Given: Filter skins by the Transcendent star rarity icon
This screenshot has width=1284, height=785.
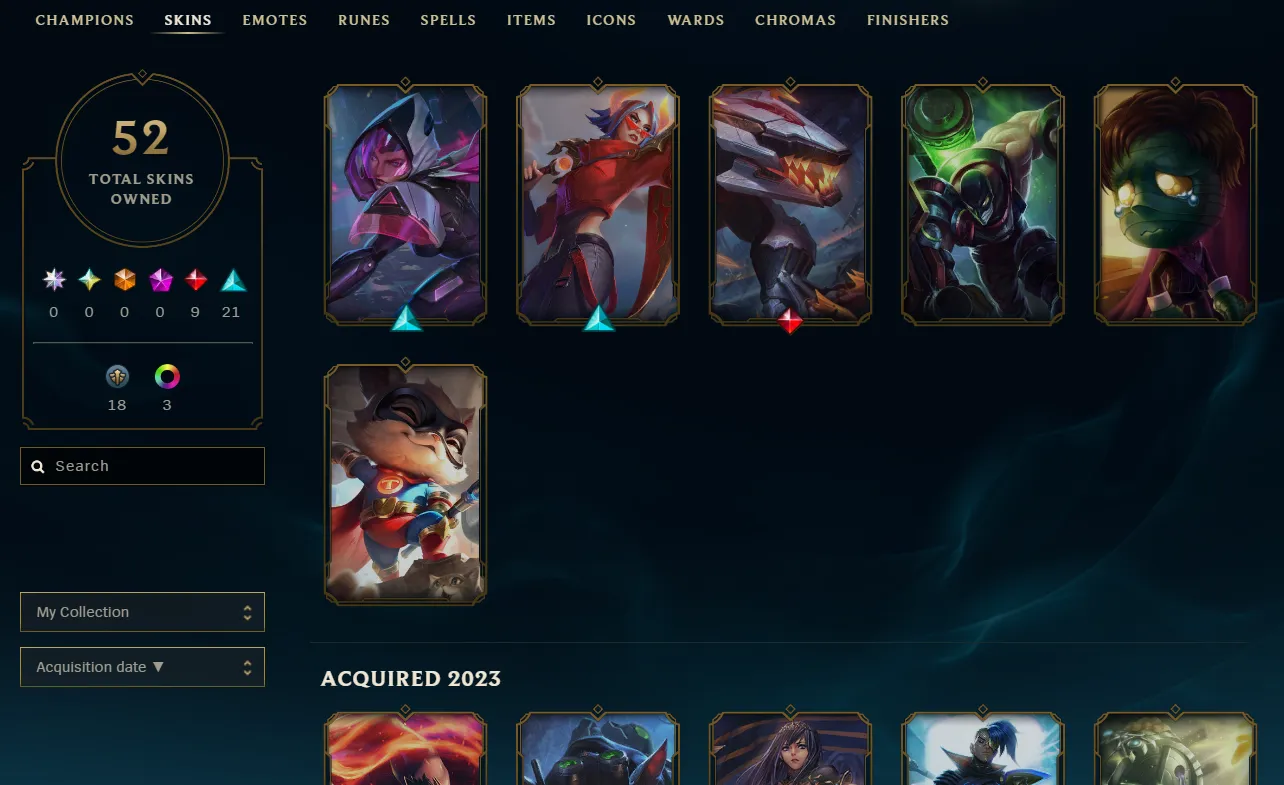Looking at the screenshot, I should tap(53, 280).
